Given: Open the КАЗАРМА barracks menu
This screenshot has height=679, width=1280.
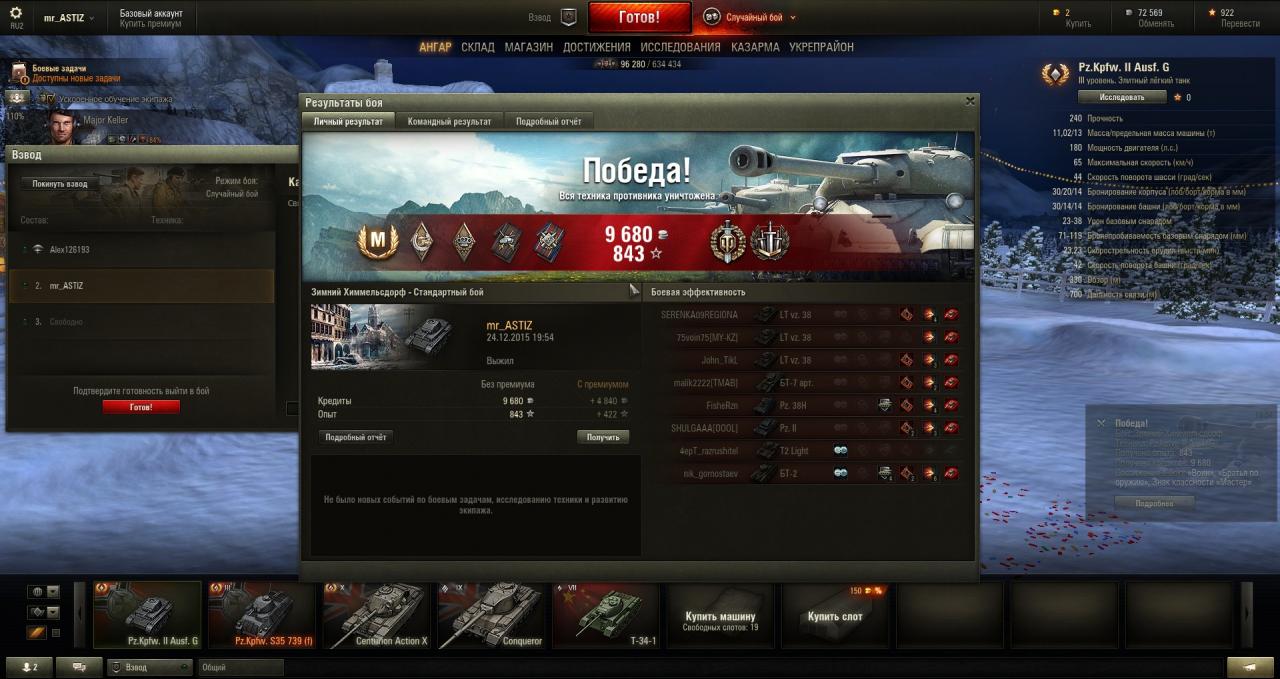Looking at the screenshot, I should click(x=755, y=47).
